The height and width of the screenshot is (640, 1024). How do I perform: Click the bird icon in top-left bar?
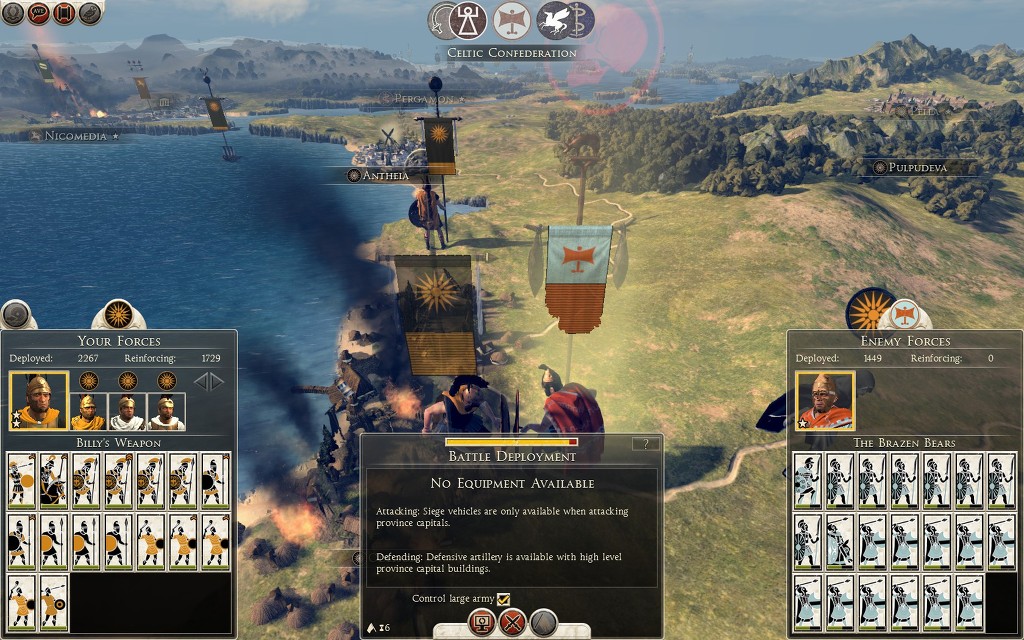pyautogui.click(x=90, y=13)
